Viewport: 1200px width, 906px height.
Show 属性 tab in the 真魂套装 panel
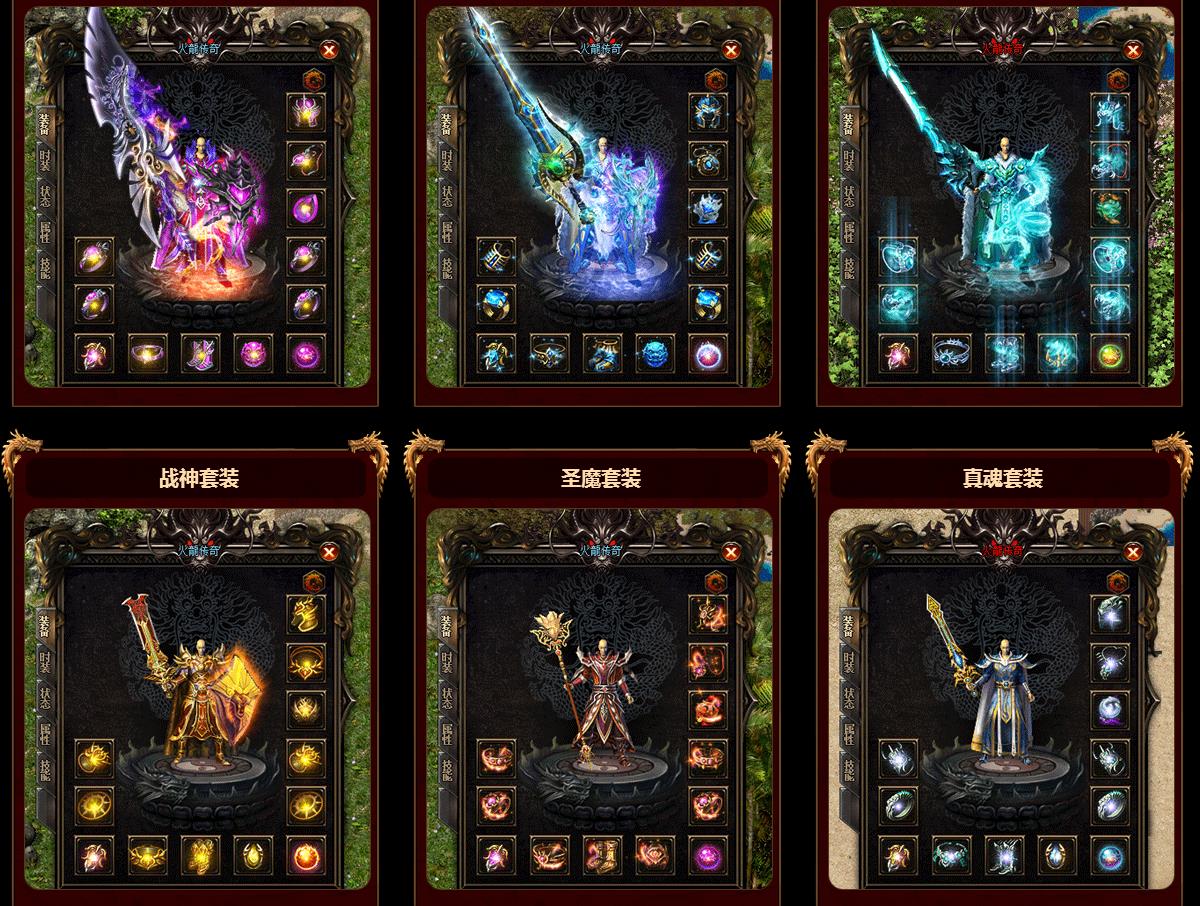[849, 733]
